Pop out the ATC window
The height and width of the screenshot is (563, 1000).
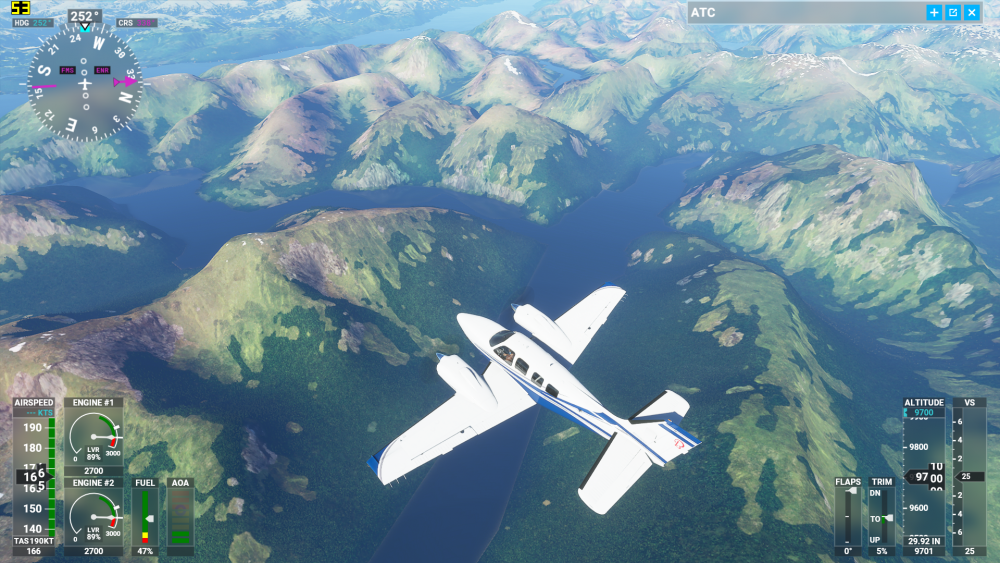tap(953, 13)
